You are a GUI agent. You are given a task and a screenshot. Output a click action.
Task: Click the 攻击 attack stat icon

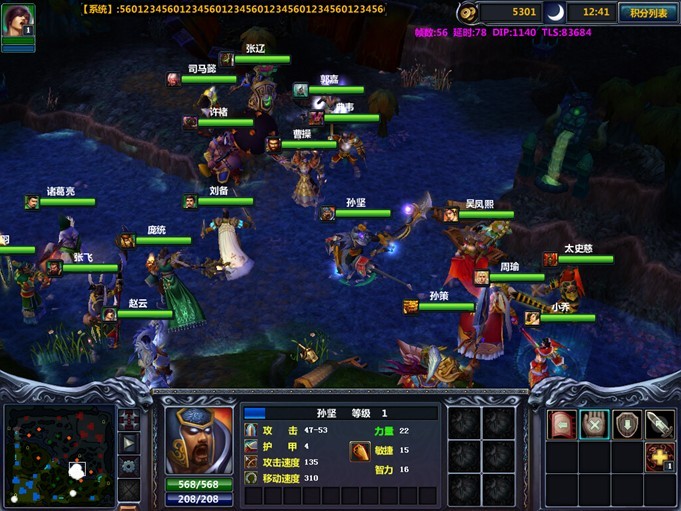250,430
